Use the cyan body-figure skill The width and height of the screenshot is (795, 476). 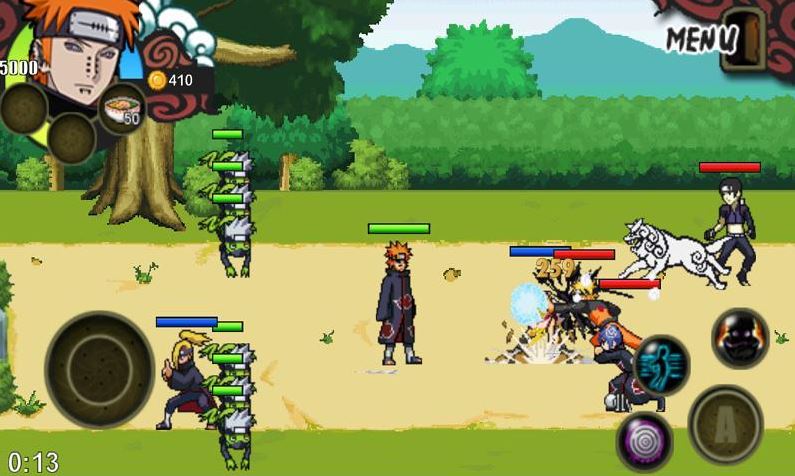(661, 364)
